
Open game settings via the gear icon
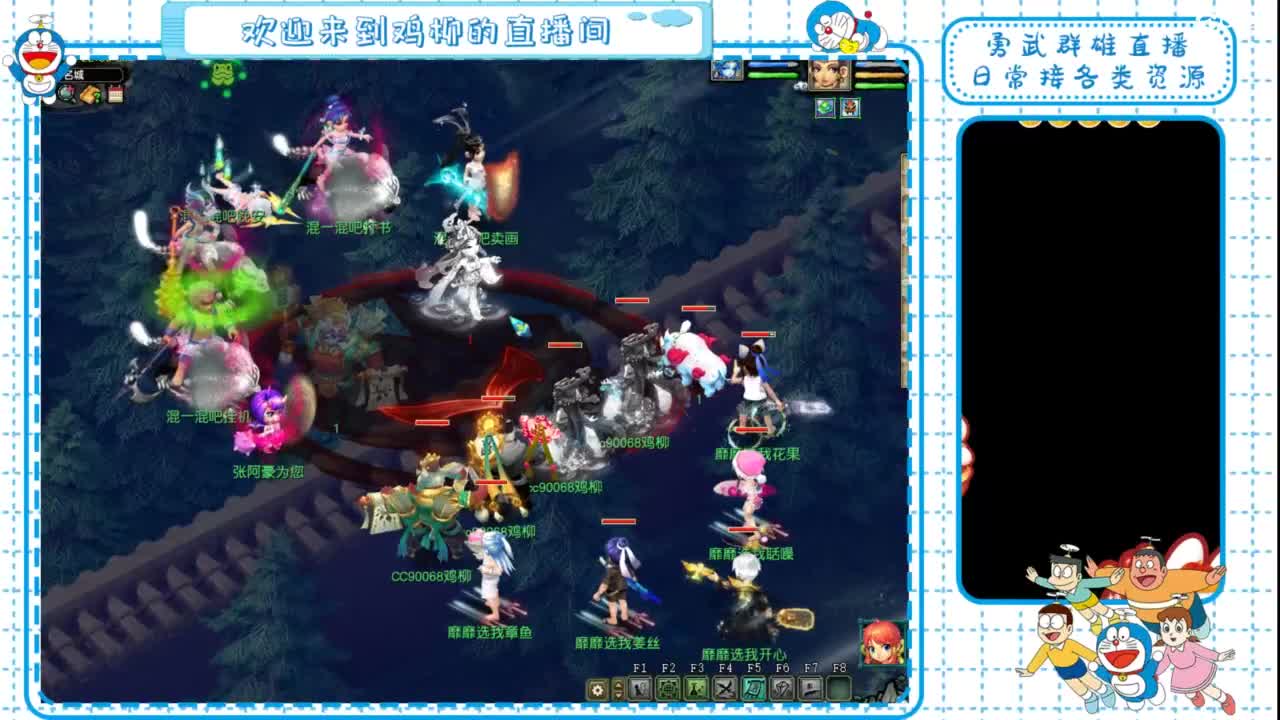tap(597, 689)
